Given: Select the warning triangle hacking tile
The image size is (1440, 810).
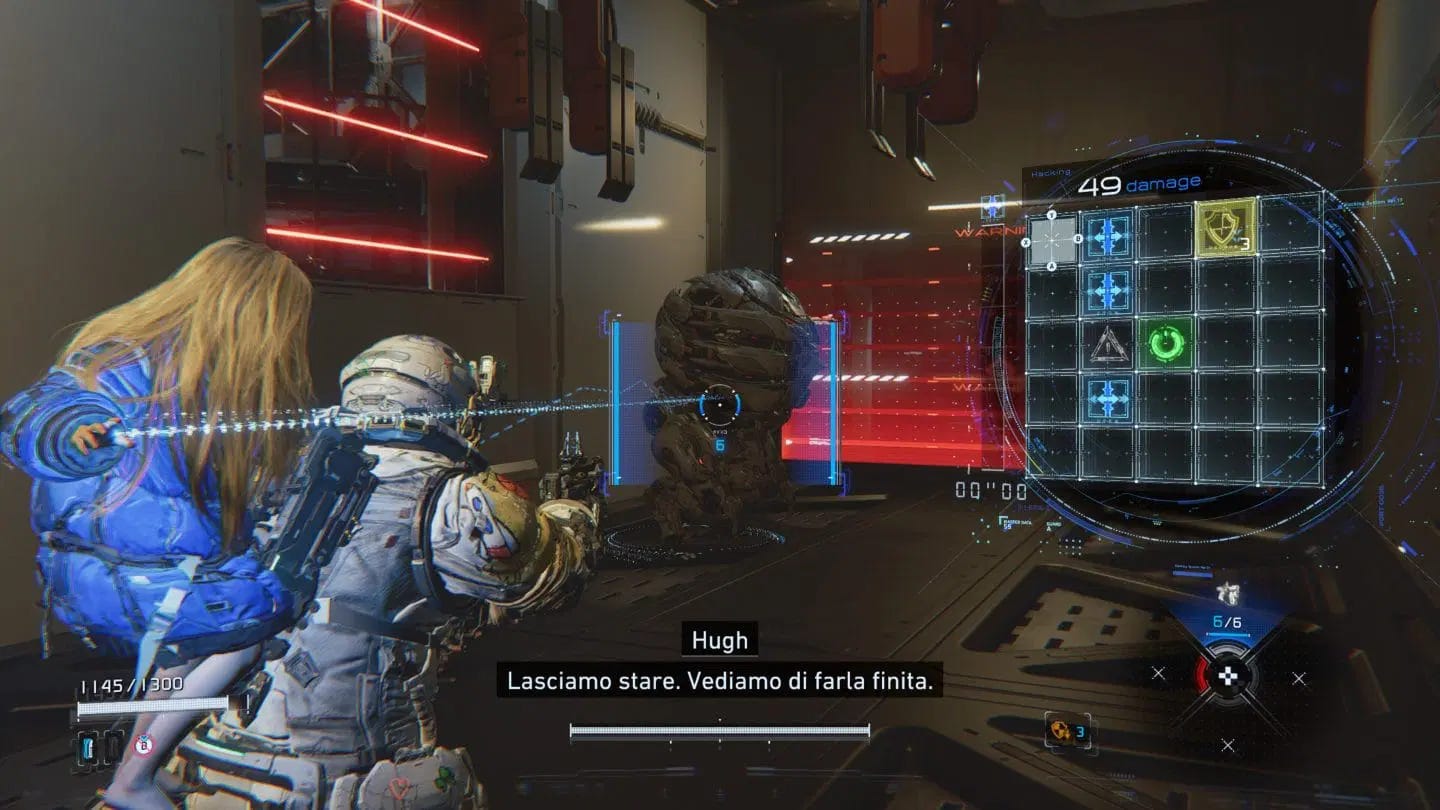Looking at the screenshot, I should click(1107, 345).
